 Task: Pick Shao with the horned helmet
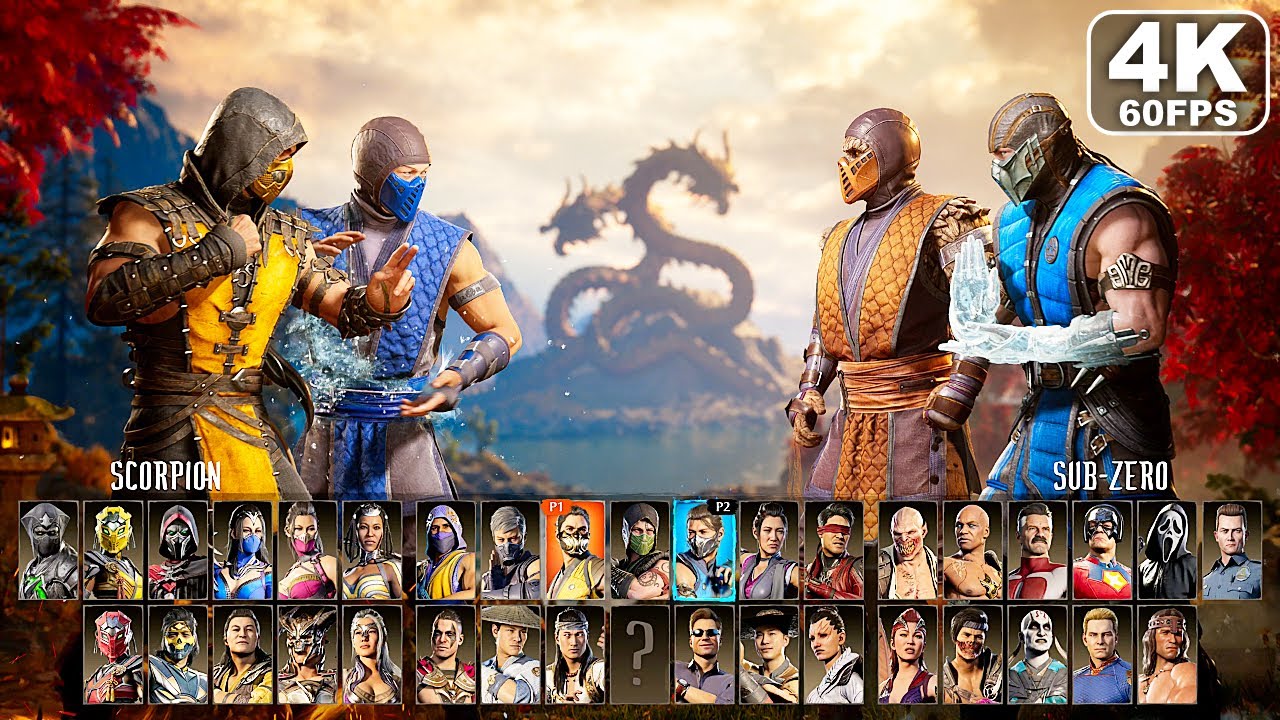[x=305, y=657]
